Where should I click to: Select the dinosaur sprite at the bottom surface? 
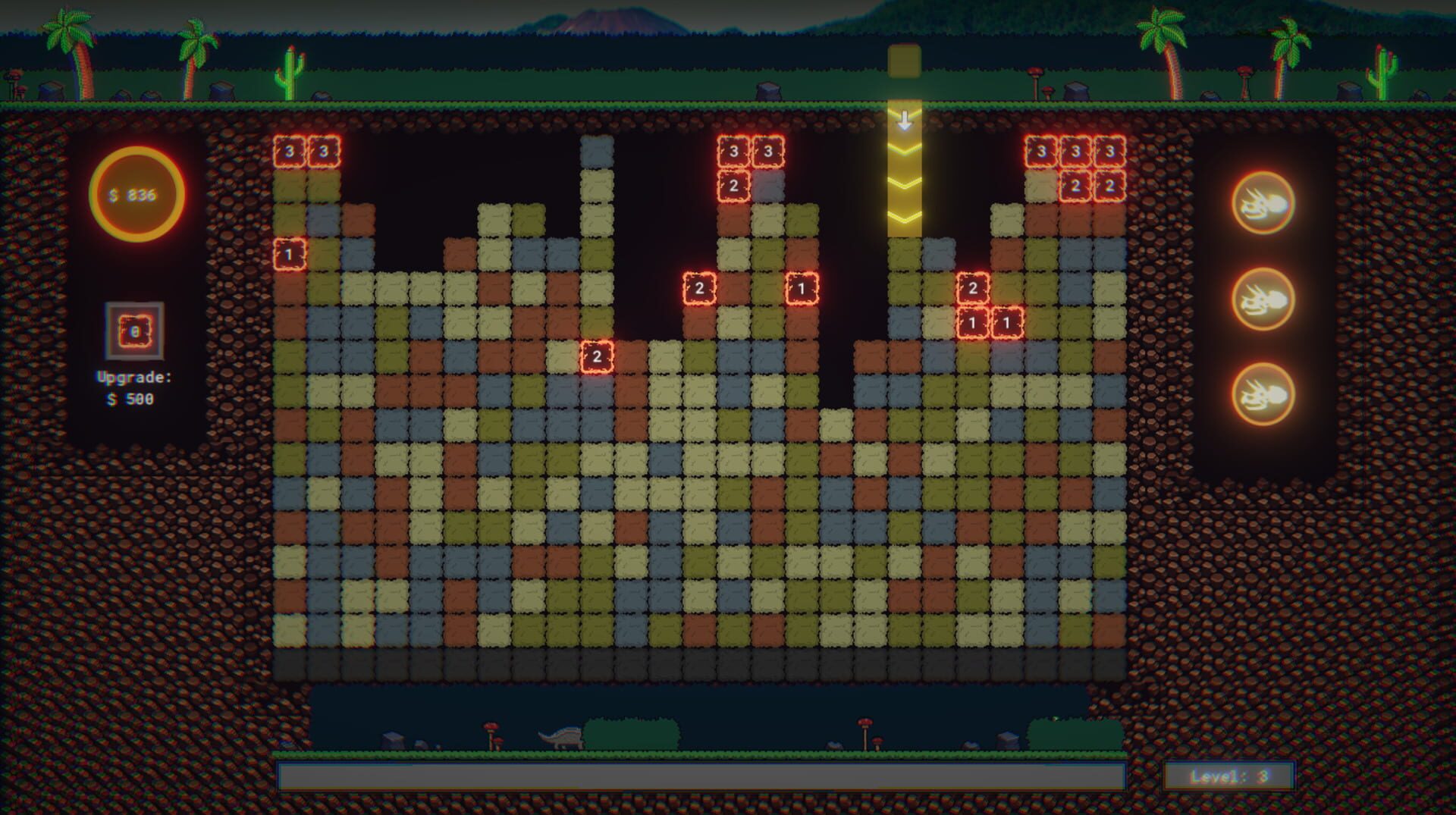(x=560, y=735)
